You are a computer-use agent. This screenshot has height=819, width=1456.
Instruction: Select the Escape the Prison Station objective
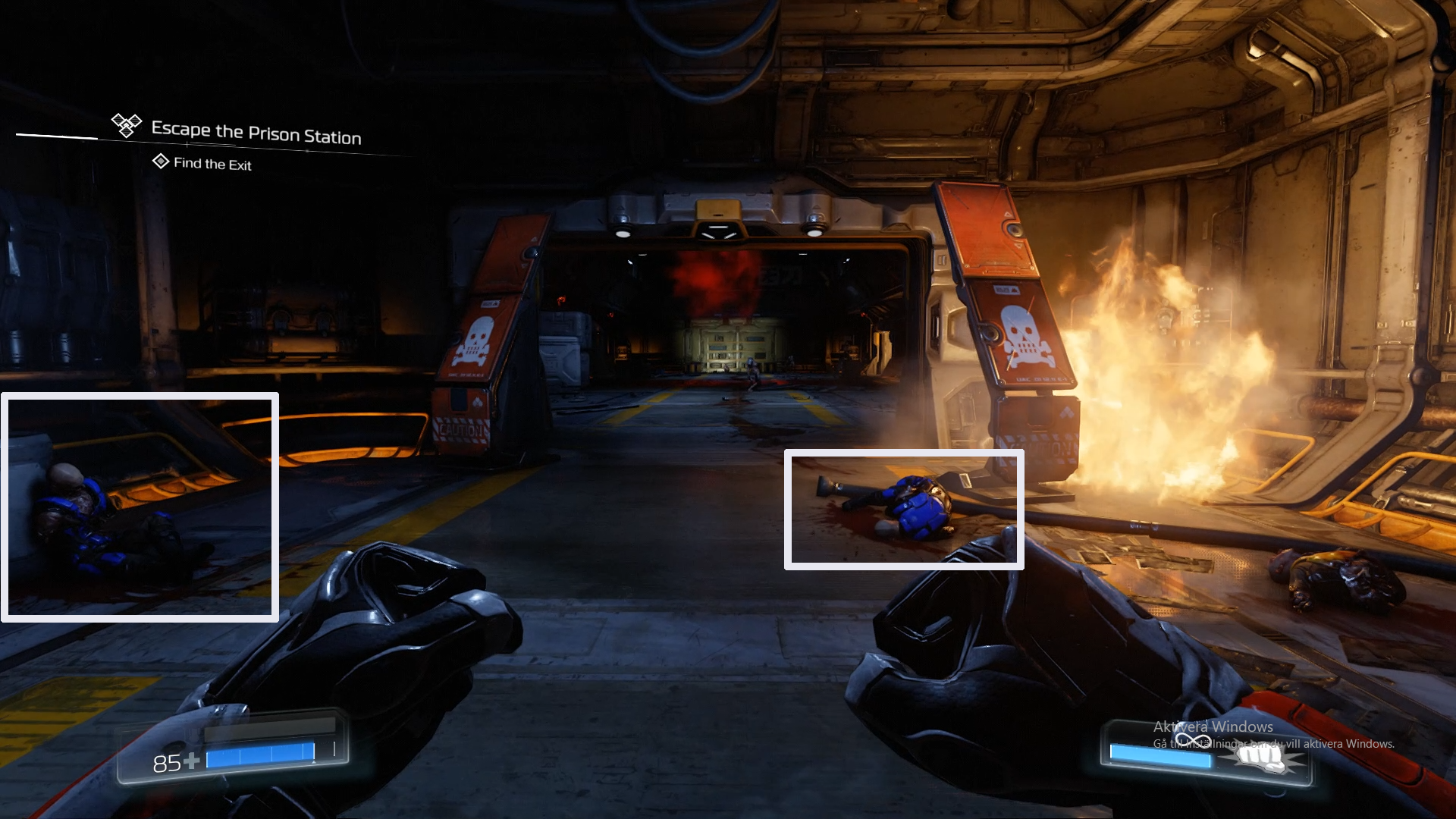pyautogui.click(x=256, y=133)
